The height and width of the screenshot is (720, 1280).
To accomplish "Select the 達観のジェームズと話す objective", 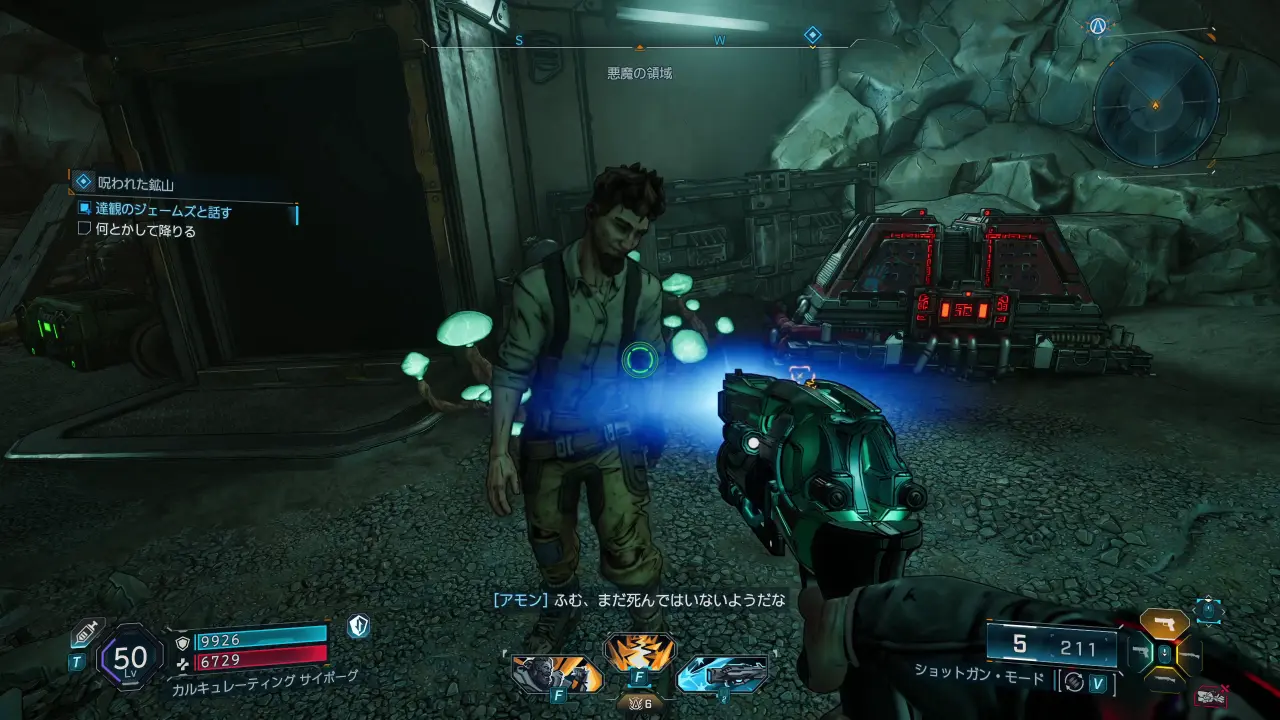I will pyautogui.click(x=164, y=211).
